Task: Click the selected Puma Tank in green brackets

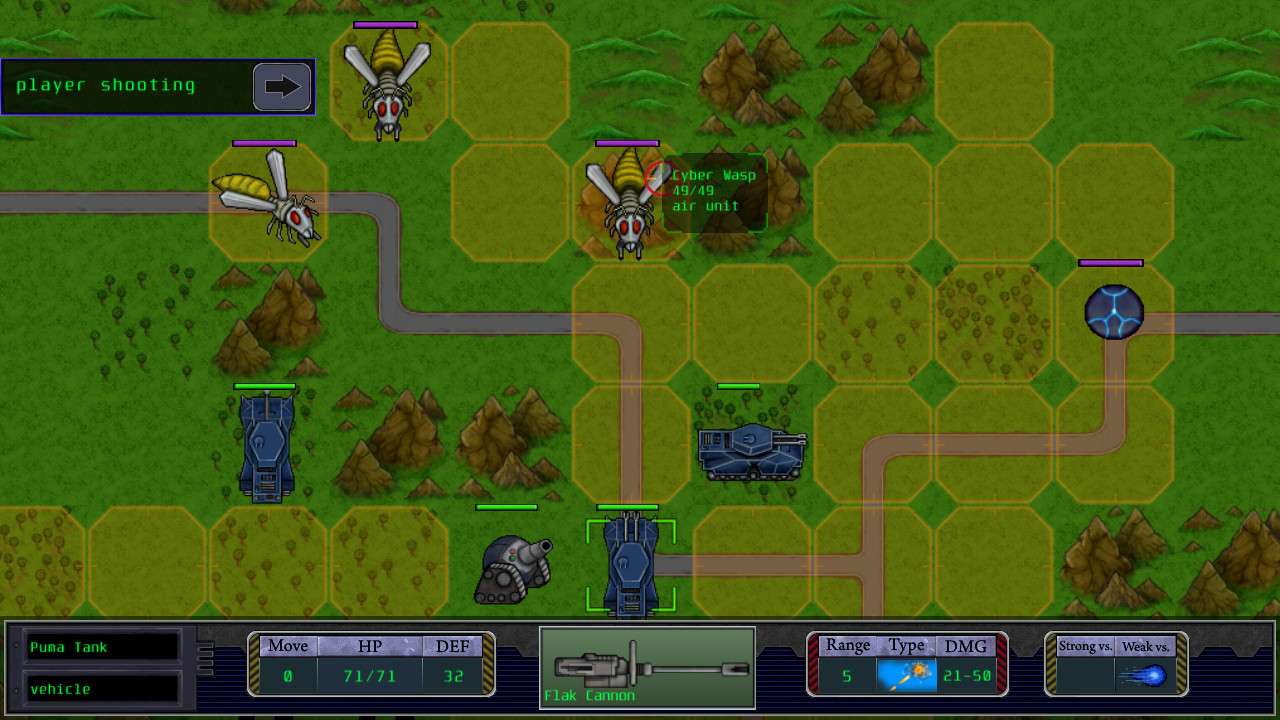Action: point(630,562)
